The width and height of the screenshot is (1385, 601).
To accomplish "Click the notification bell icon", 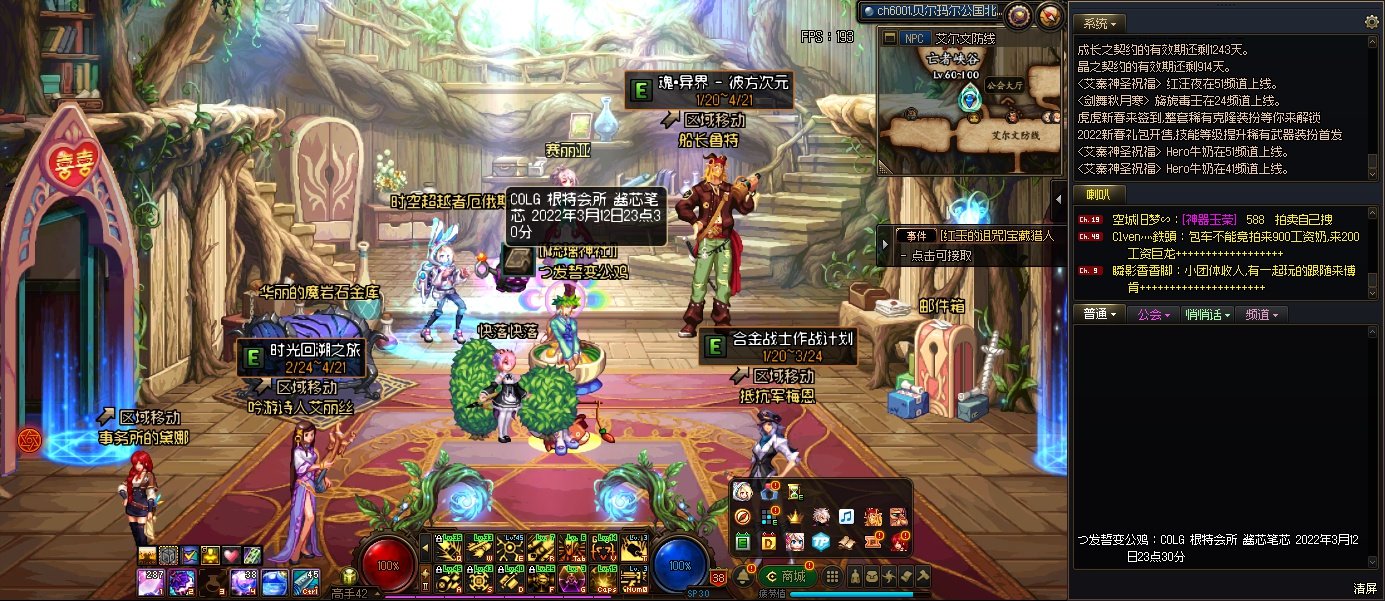I will [x=744, y=576].
